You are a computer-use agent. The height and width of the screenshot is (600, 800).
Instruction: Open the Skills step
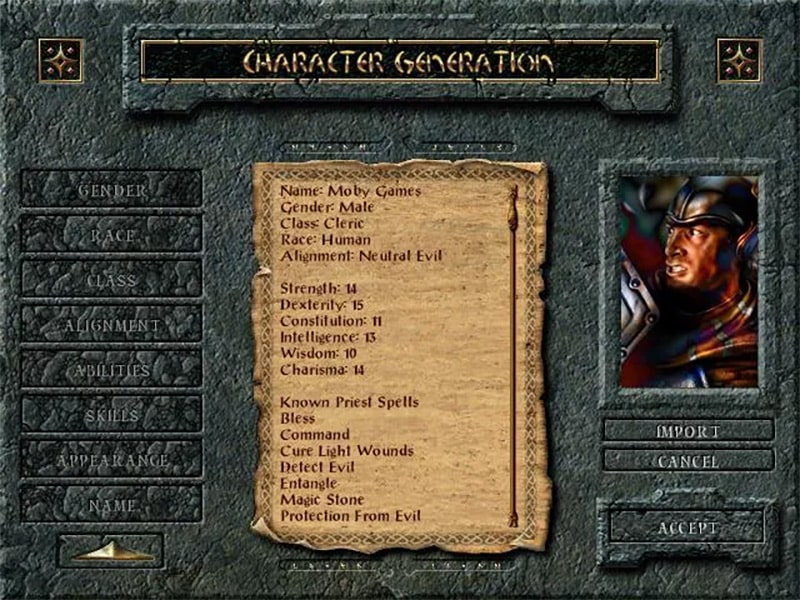pos(112,415)
